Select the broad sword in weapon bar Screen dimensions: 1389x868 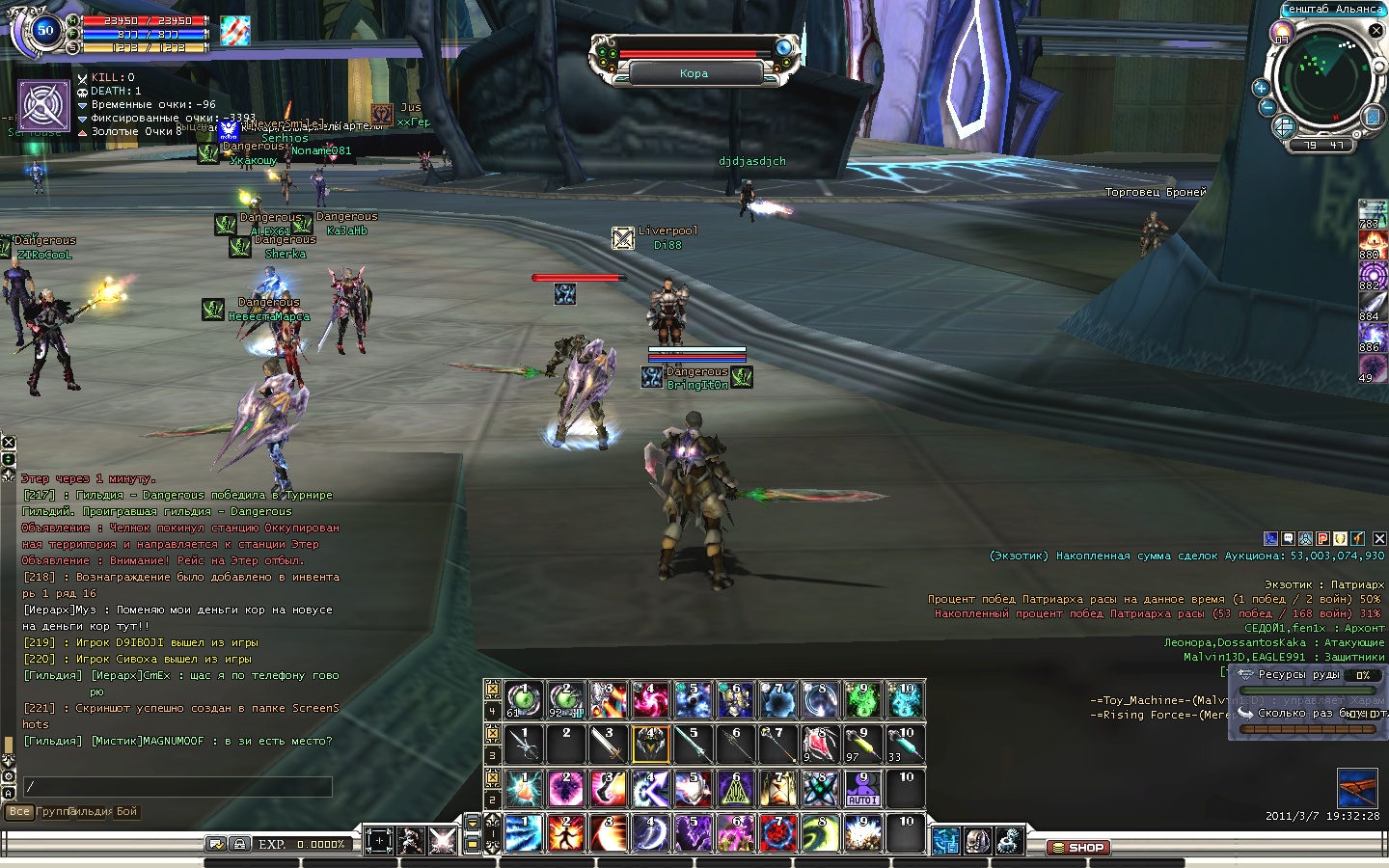click(x=608, y=744)
